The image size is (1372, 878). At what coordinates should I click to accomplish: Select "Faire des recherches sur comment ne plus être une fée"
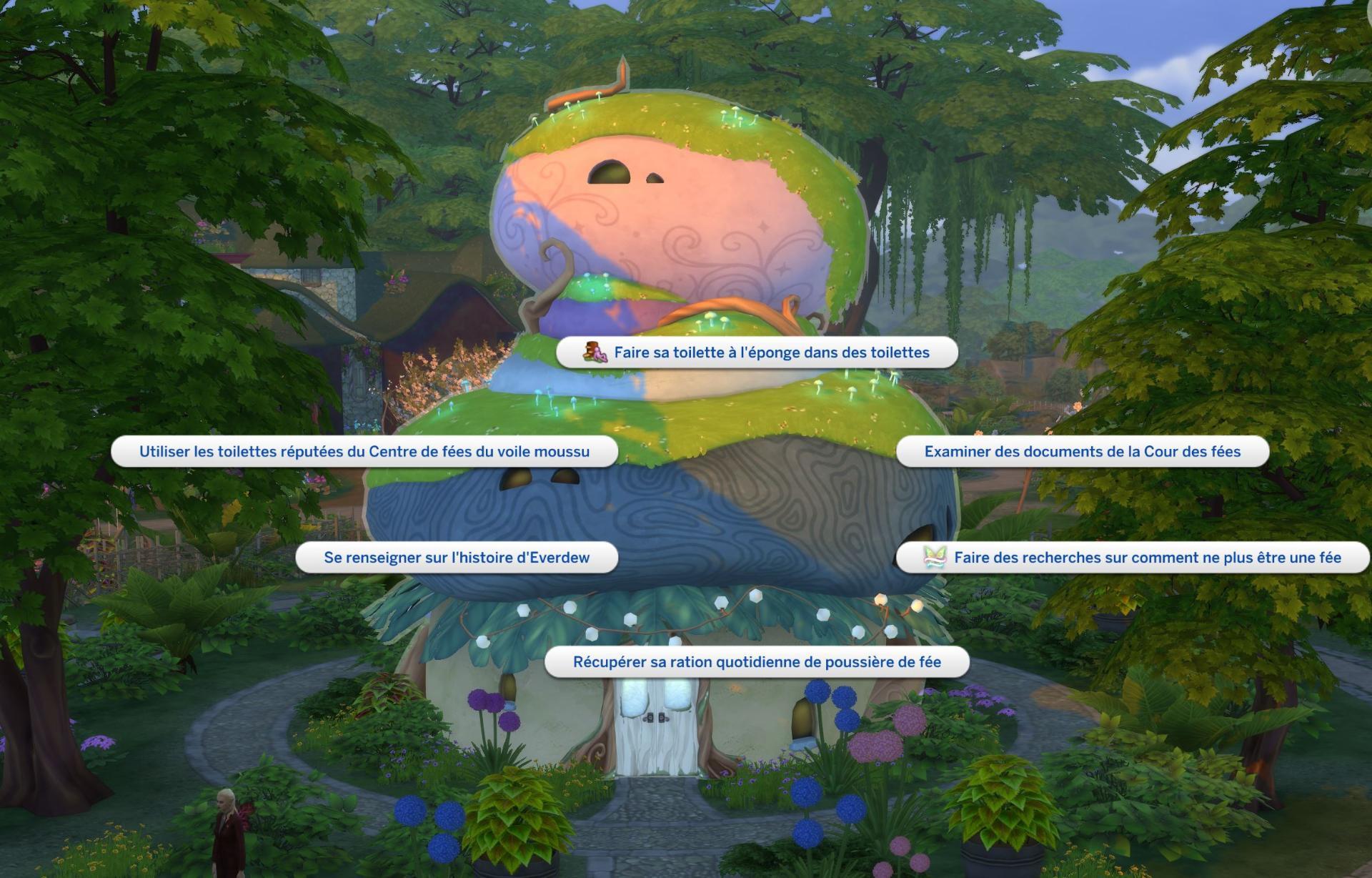1133,558
